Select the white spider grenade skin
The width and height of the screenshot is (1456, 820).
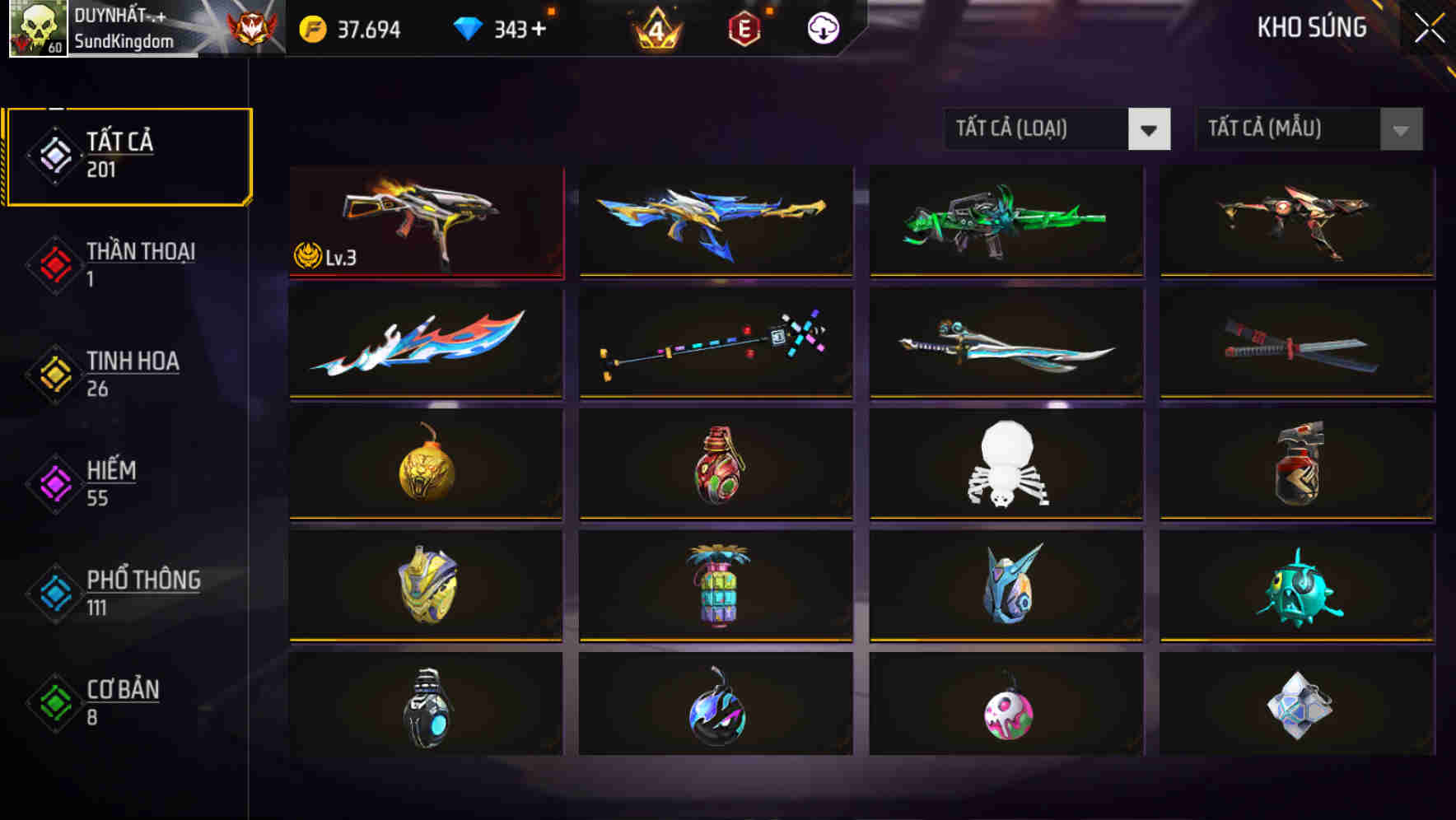click(1006, 464)
